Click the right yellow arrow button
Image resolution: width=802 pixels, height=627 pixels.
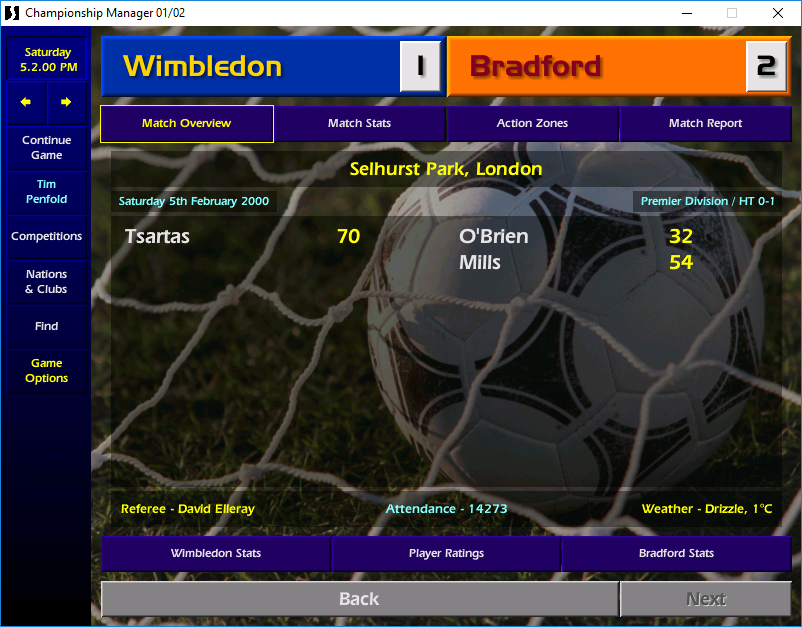click(66, 102)
